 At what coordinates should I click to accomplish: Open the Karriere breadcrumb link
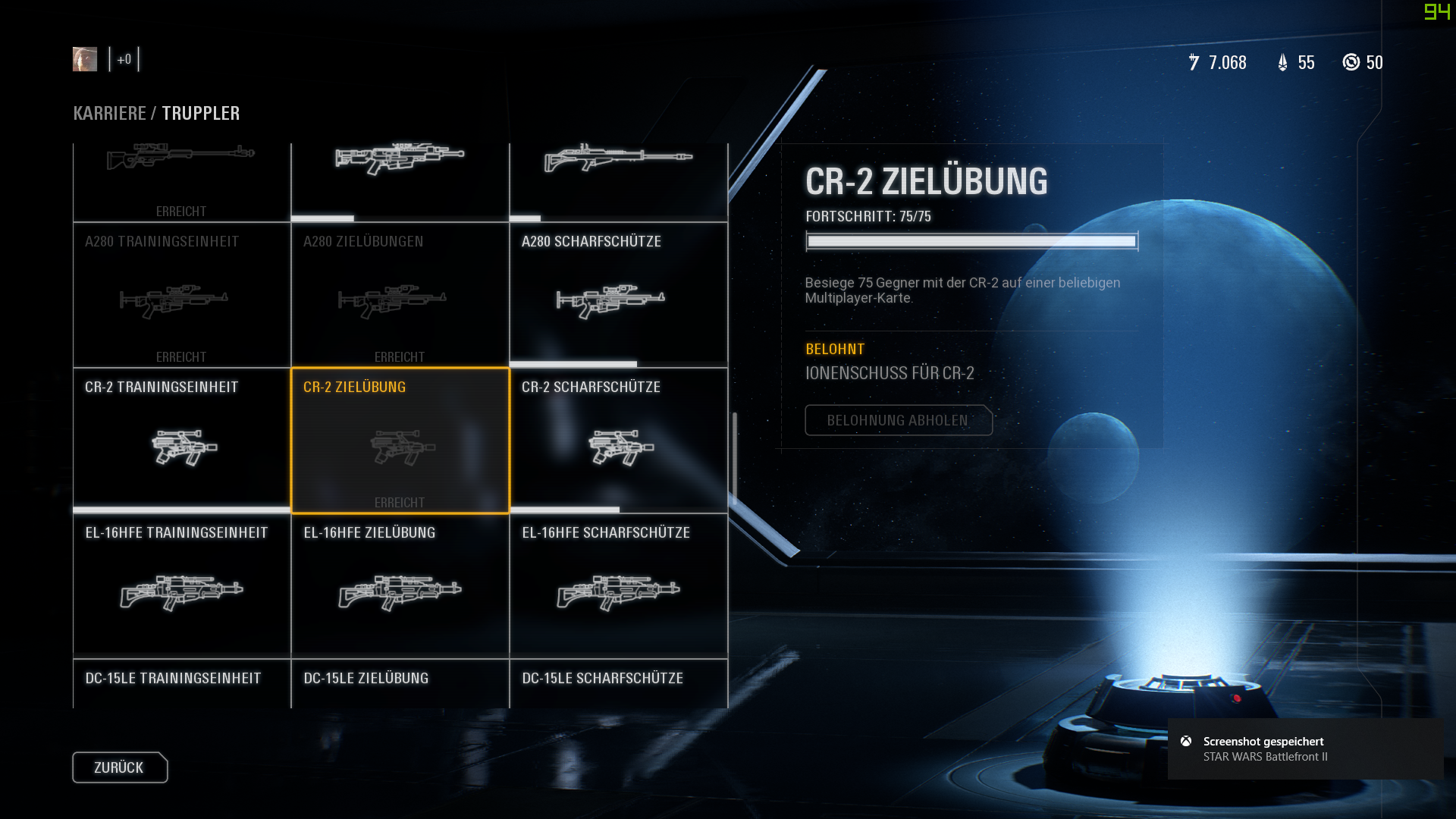point(109,113)
